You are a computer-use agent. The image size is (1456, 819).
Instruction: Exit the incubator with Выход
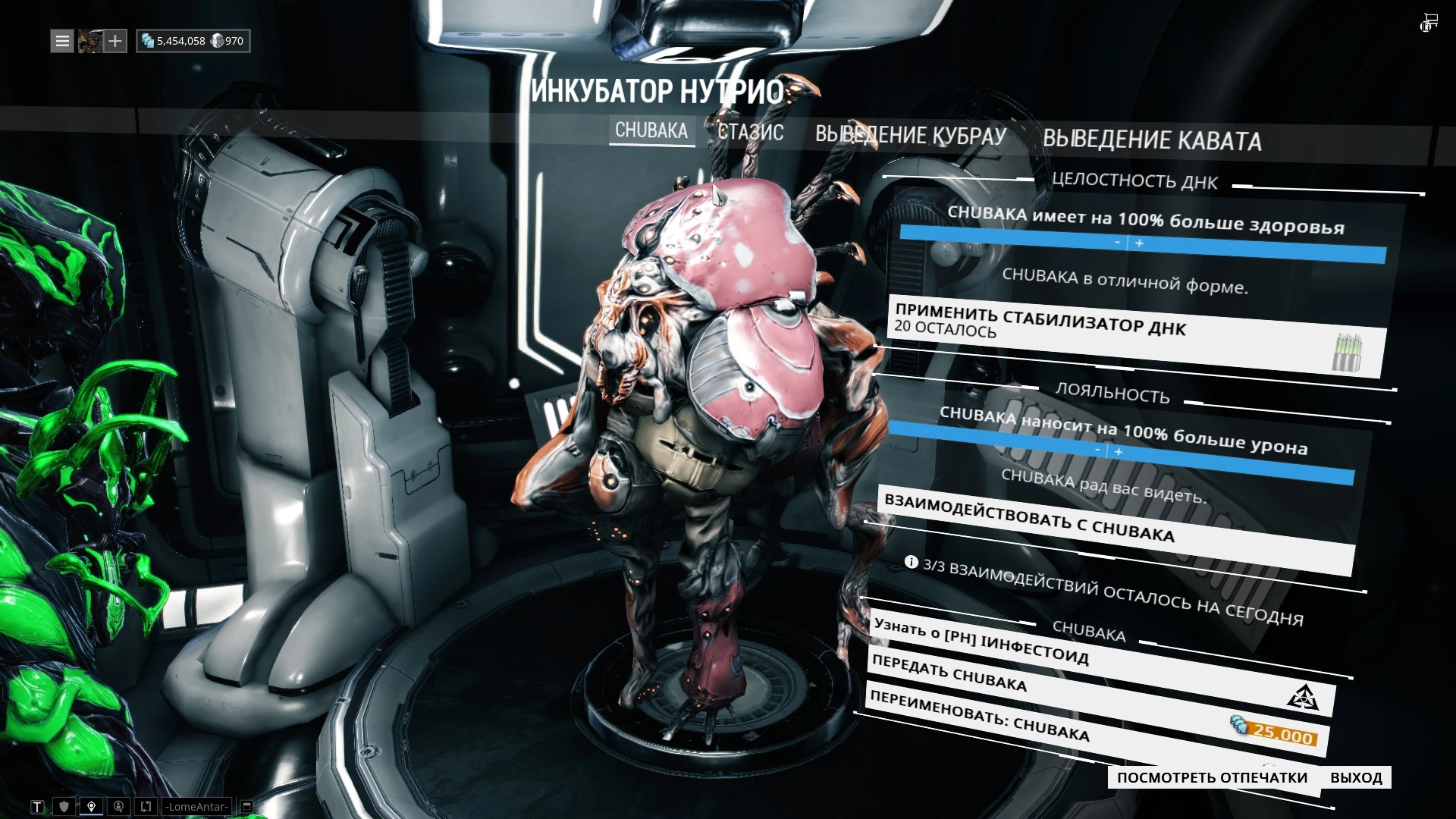click(1356, 777)
